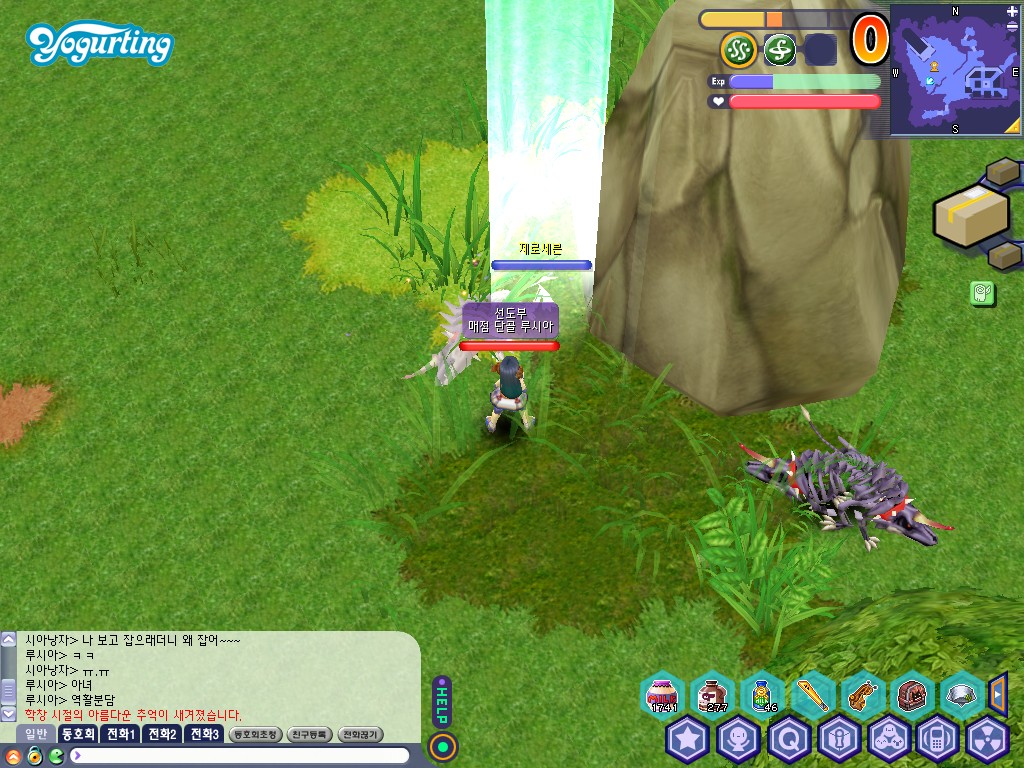Open the star menu button
Viewport: 1024px width, 768px height.
tap(688, 740)
